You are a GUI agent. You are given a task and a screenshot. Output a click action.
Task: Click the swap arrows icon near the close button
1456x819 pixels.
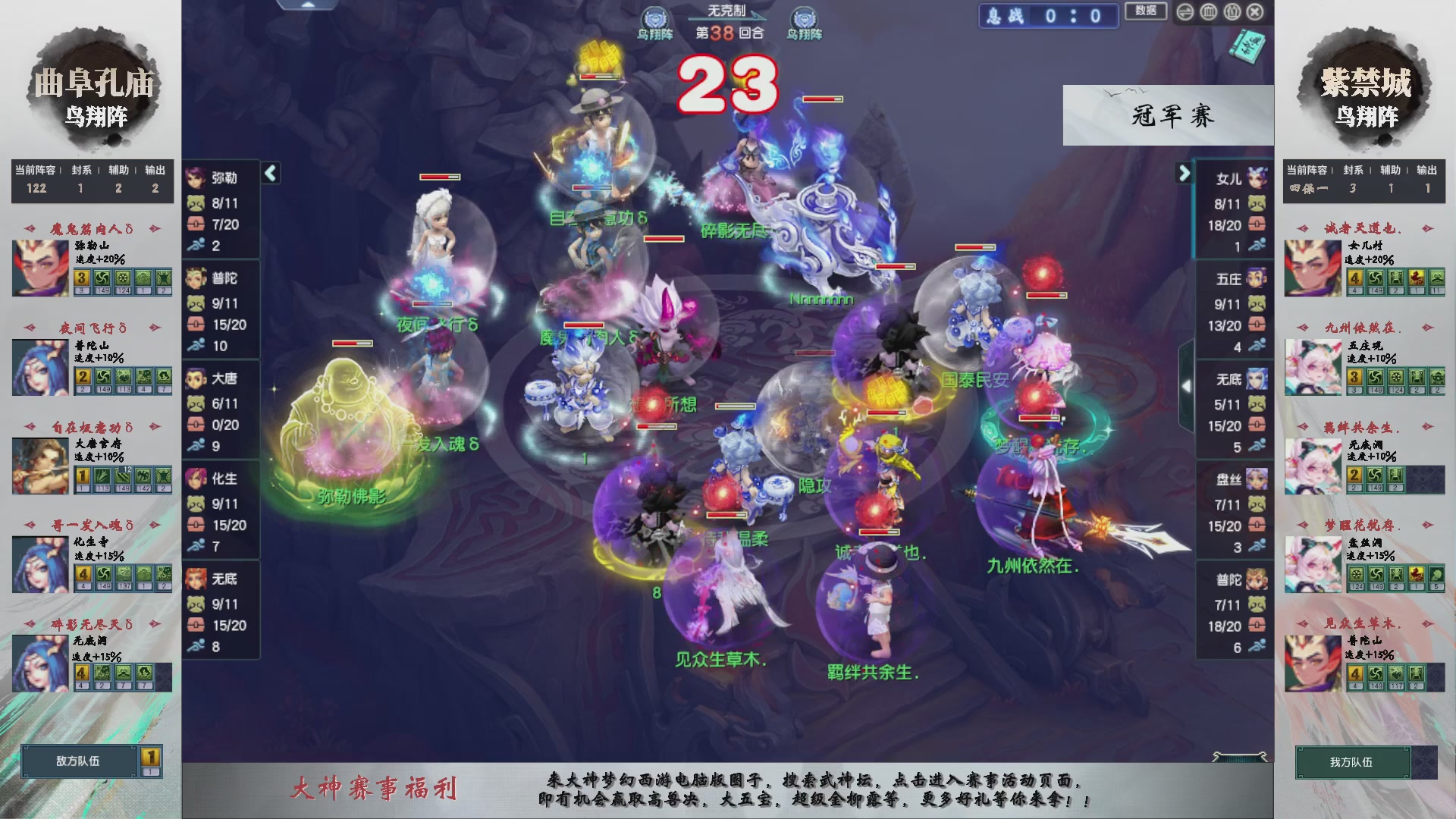[1185, 12]
